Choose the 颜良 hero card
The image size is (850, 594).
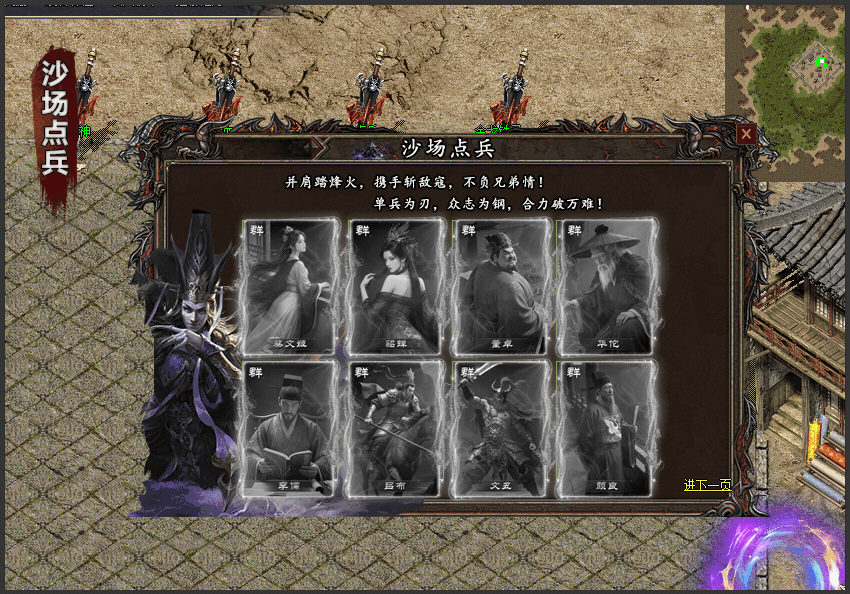(606, 429)
